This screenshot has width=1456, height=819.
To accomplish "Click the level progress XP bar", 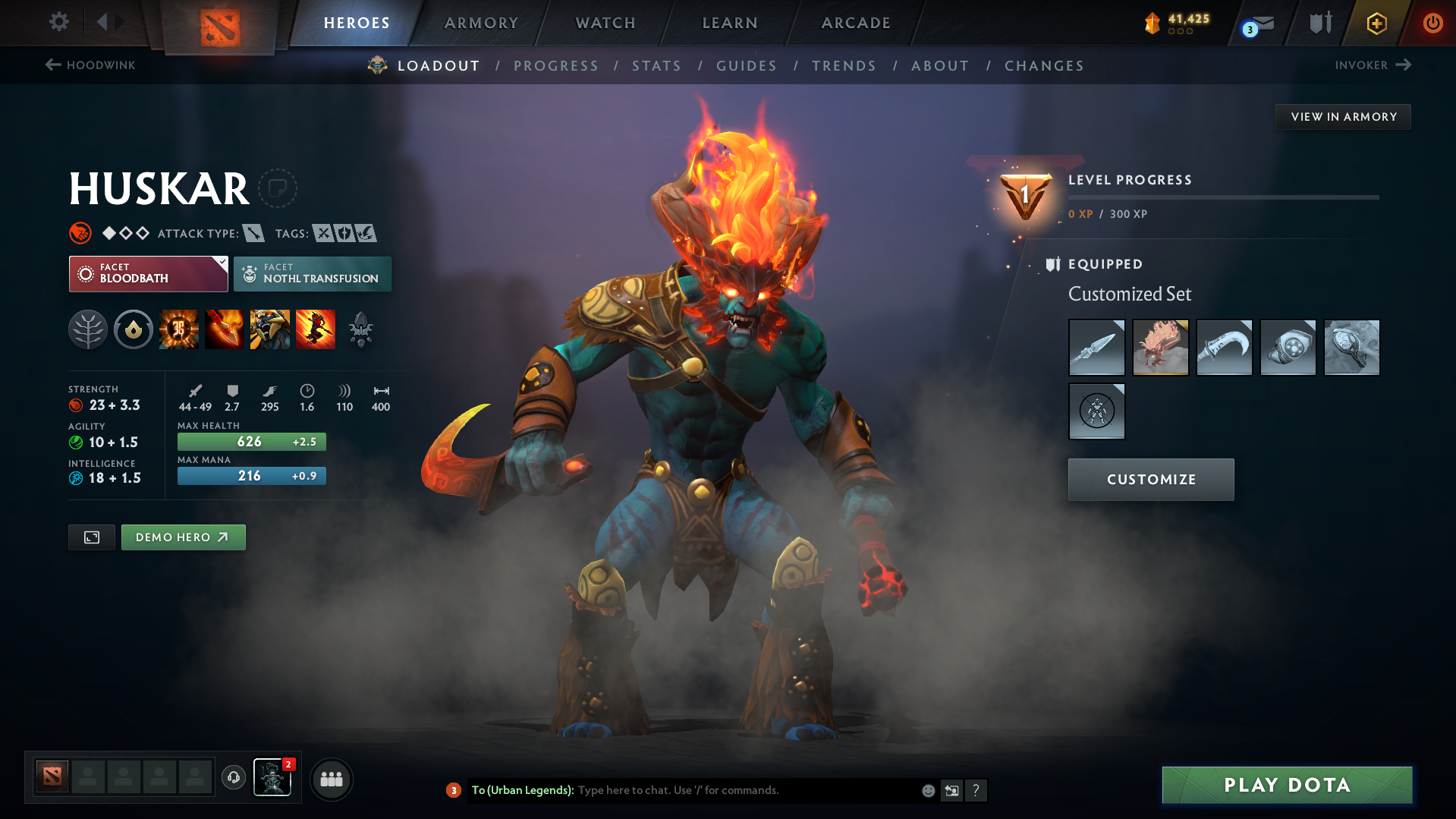I will coord(1225,197).
